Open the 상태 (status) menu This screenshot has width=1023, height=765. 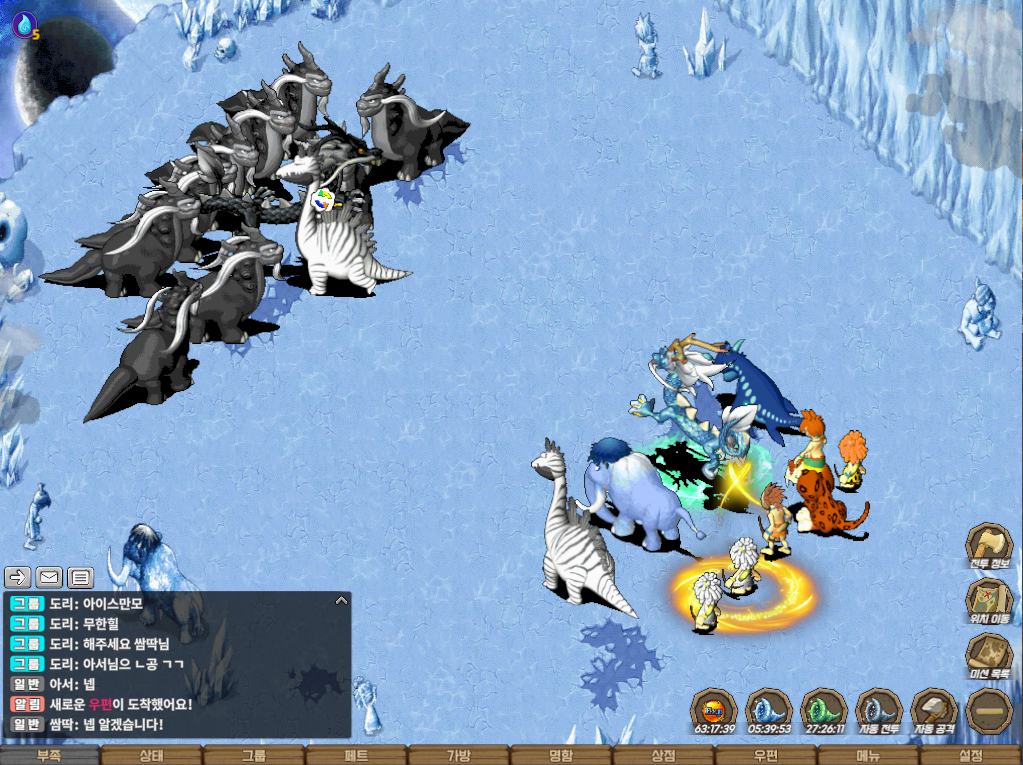[x=152, y=755]
